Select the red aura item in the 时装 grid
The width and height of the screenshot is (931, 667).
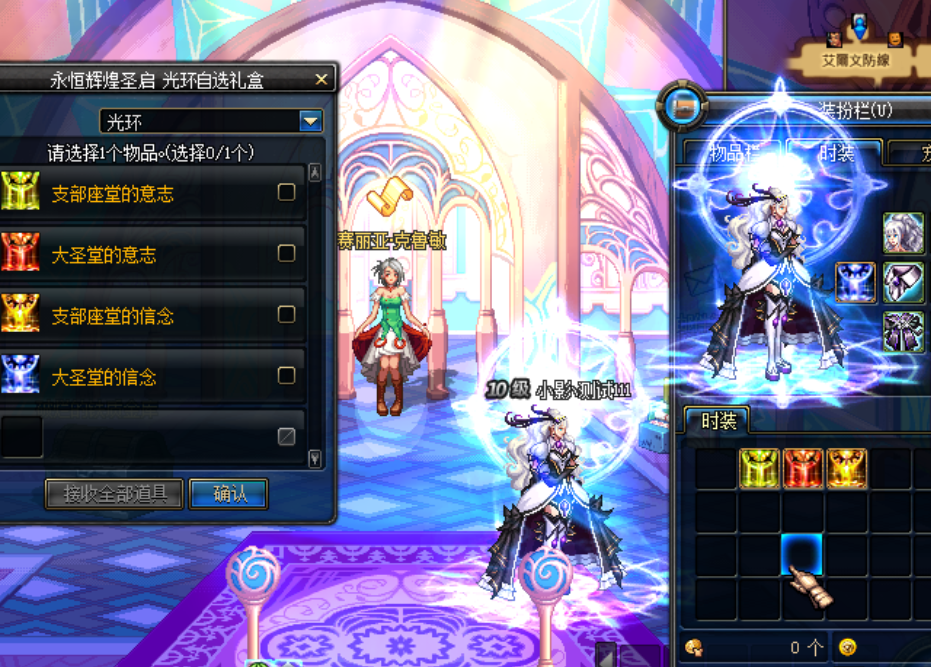coord(803,468)
